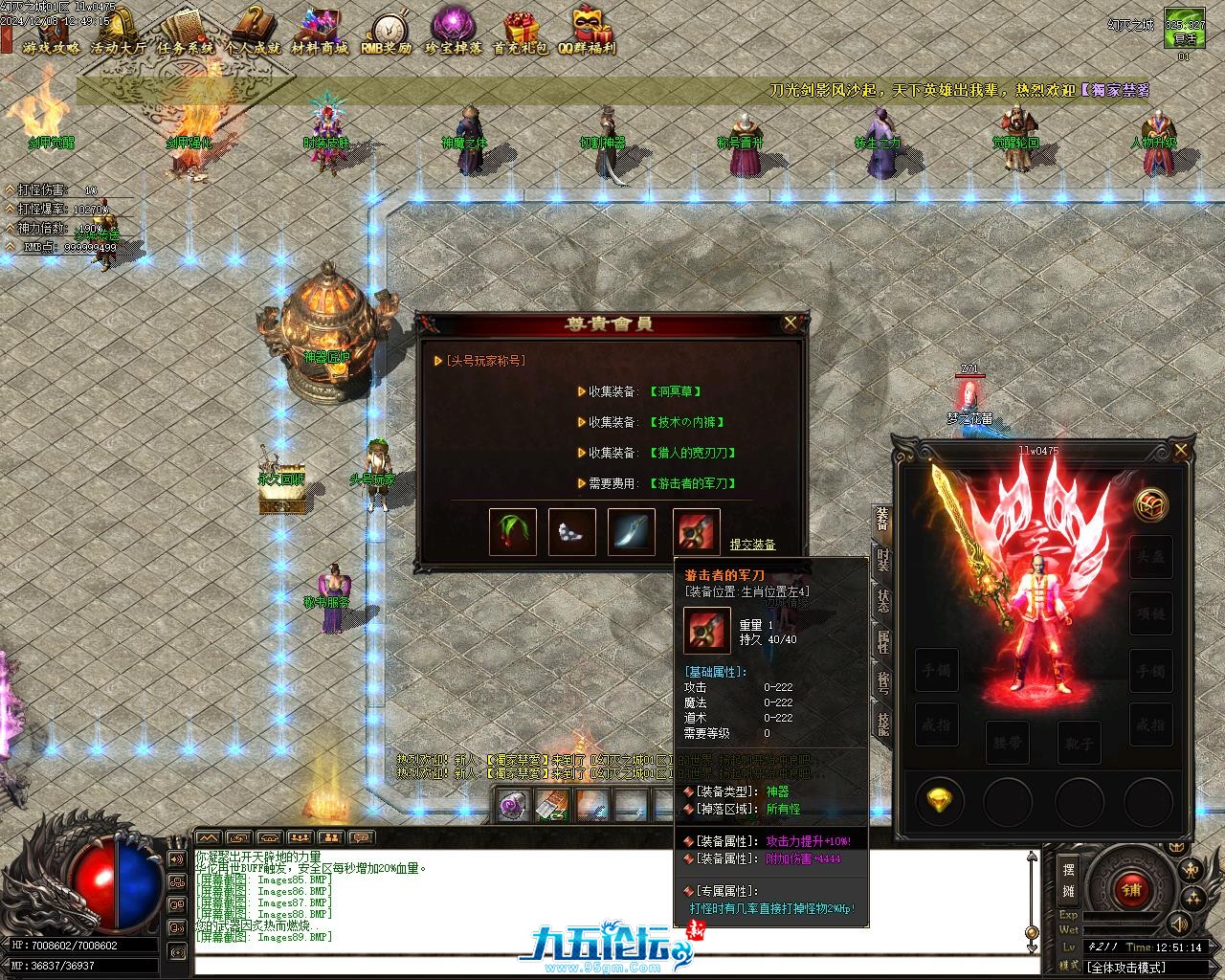Select the yellow gem slot
This screenshot has height=980, width=1225.
click(940, 801)
